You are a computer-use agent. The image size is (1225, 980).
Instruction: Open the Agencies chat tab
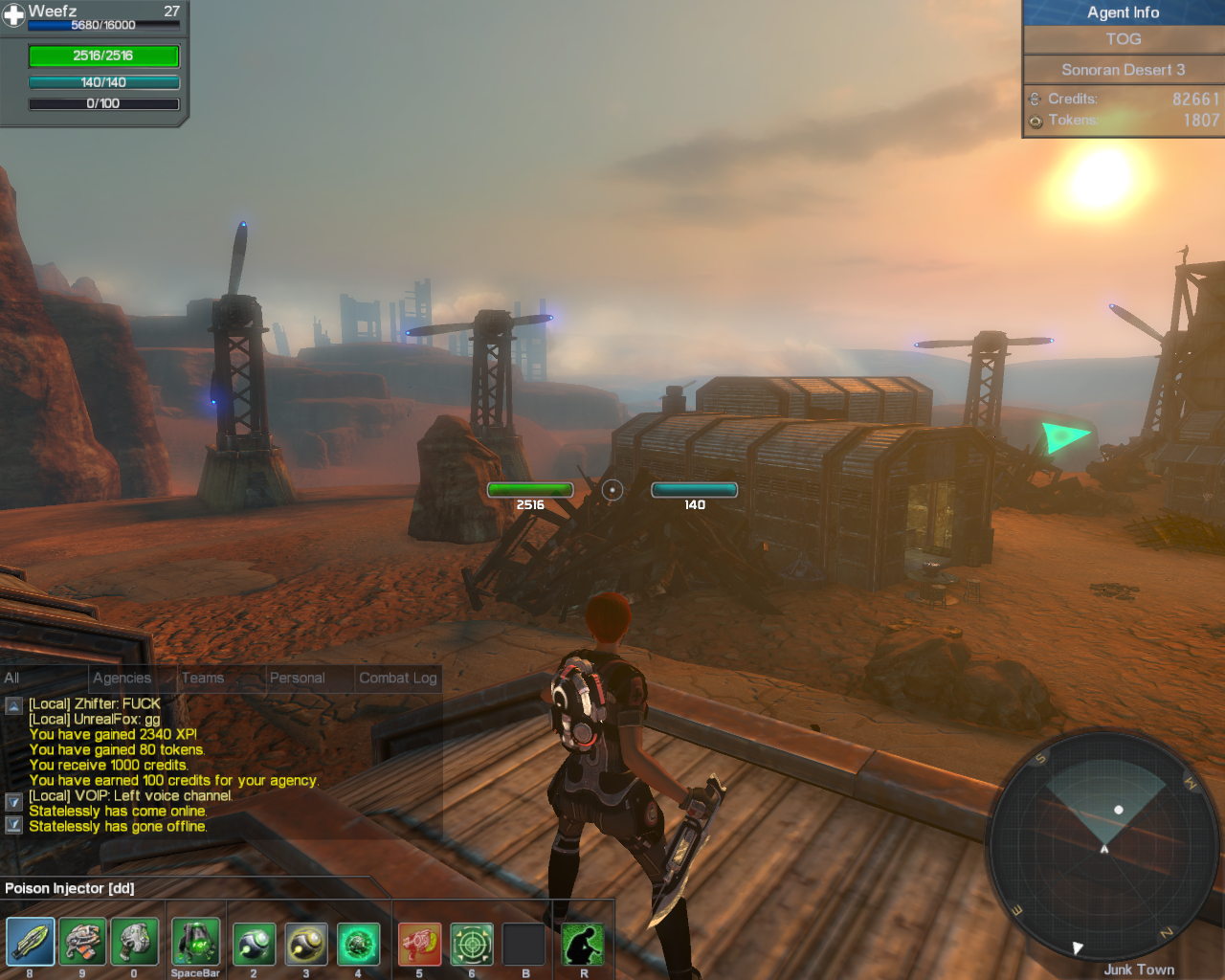pyautogui.click(x=122, y=678)
